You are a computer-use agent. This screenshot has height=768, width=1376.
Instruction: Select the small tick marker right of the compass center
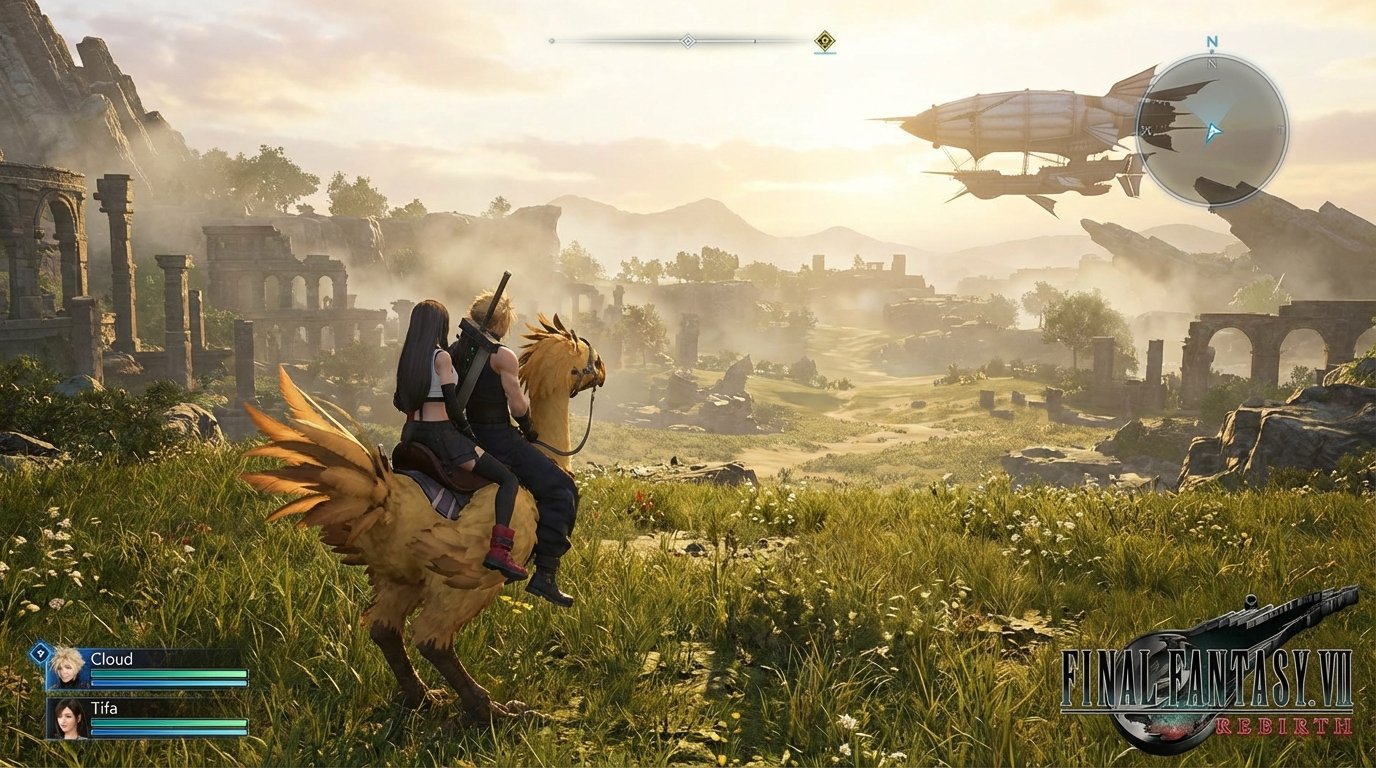point(754,41)
